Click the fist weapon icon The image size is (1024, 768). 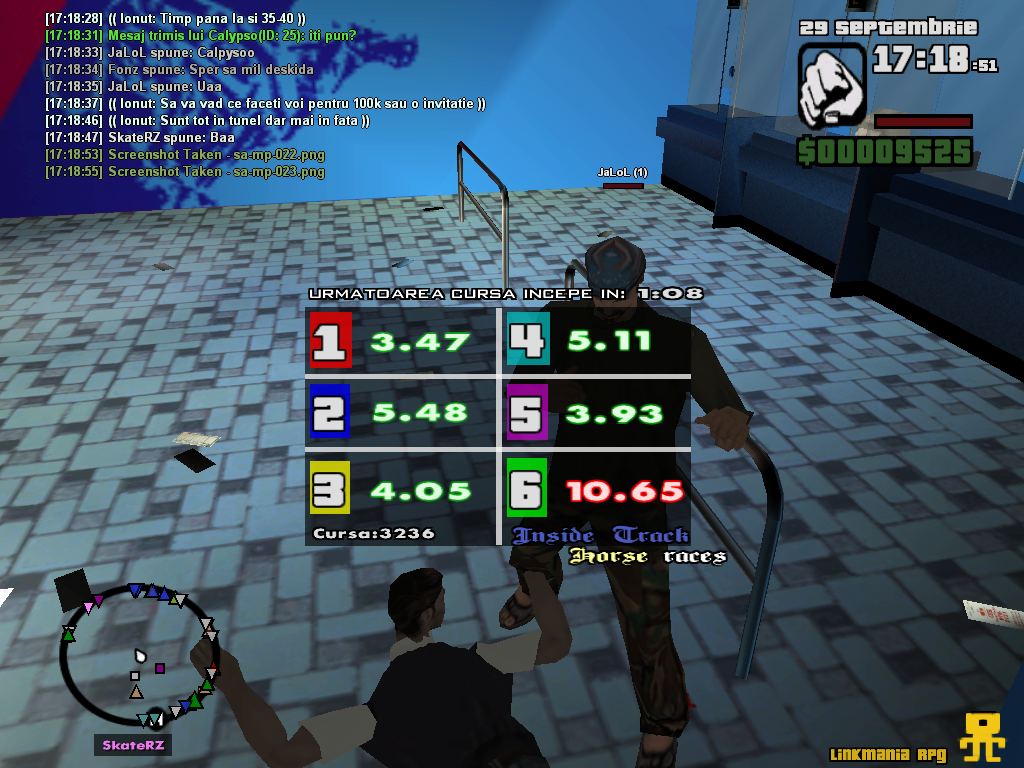pos(831,85)
